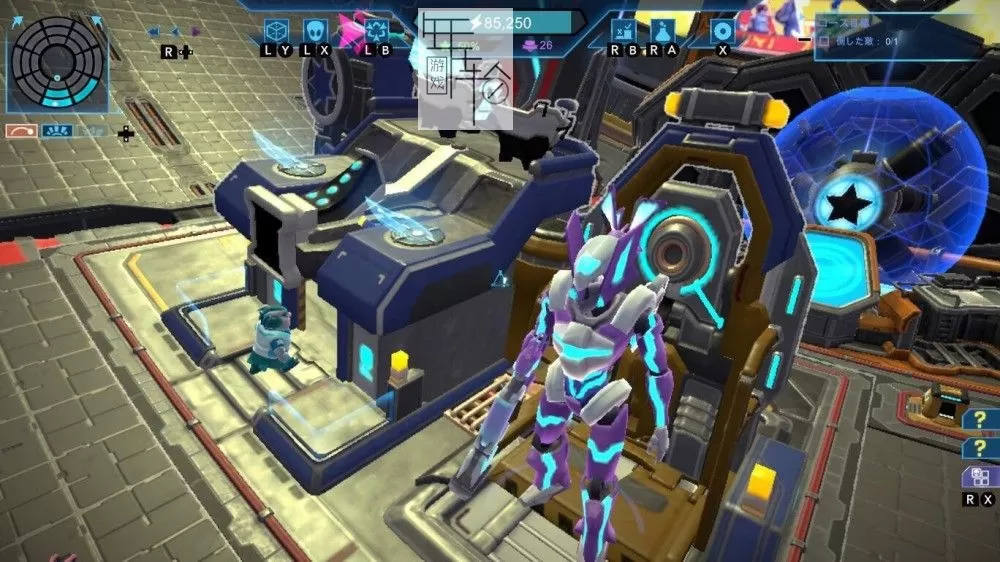Click the circular radar minimap
Screen dimensions: 1000x562
coord(56,61)
